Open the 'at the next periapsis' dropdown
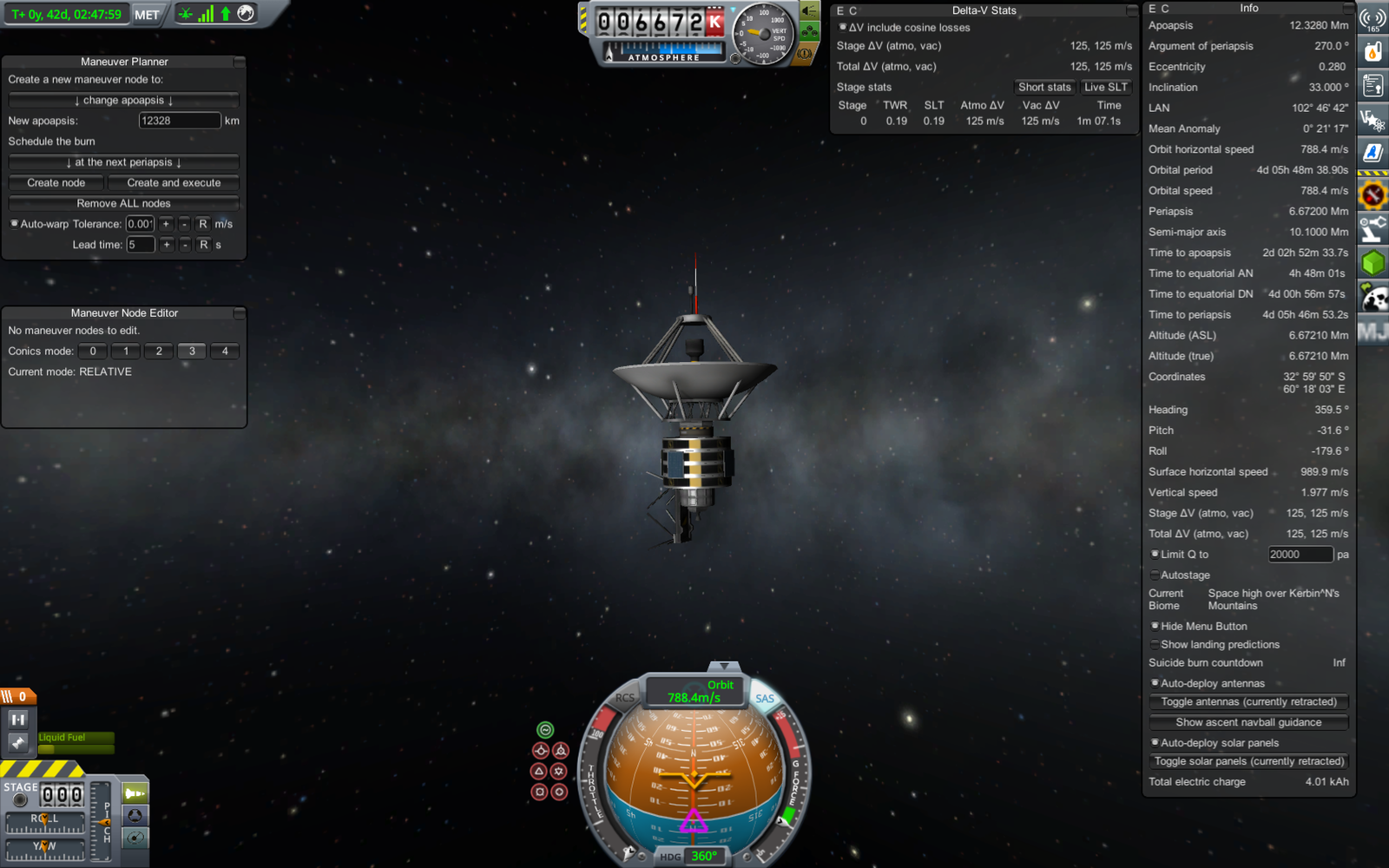This screenshot has width=1389, height=868. click(123, 162)
